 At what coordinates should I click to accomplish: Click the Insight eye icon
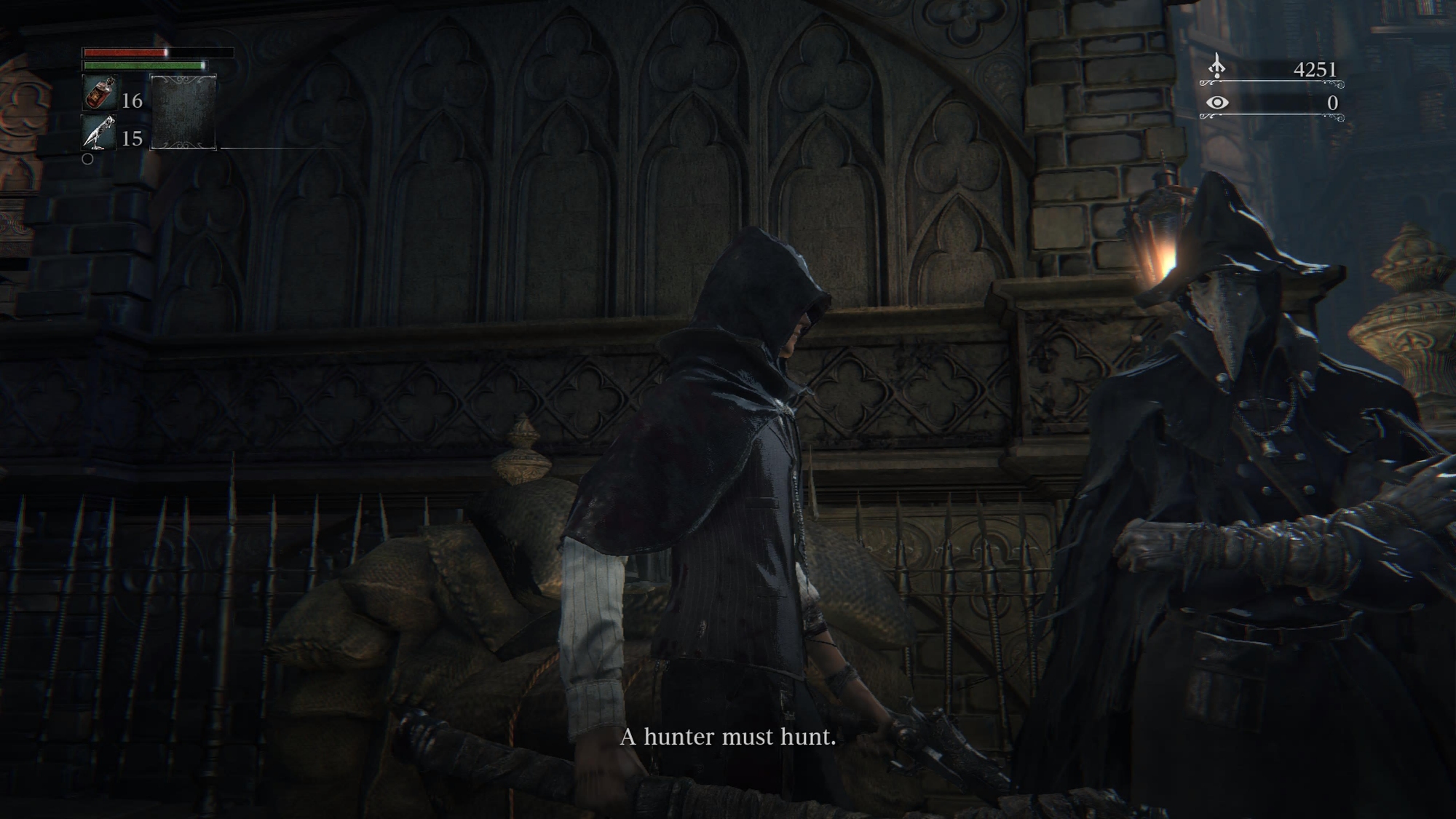pos(1217,103)
